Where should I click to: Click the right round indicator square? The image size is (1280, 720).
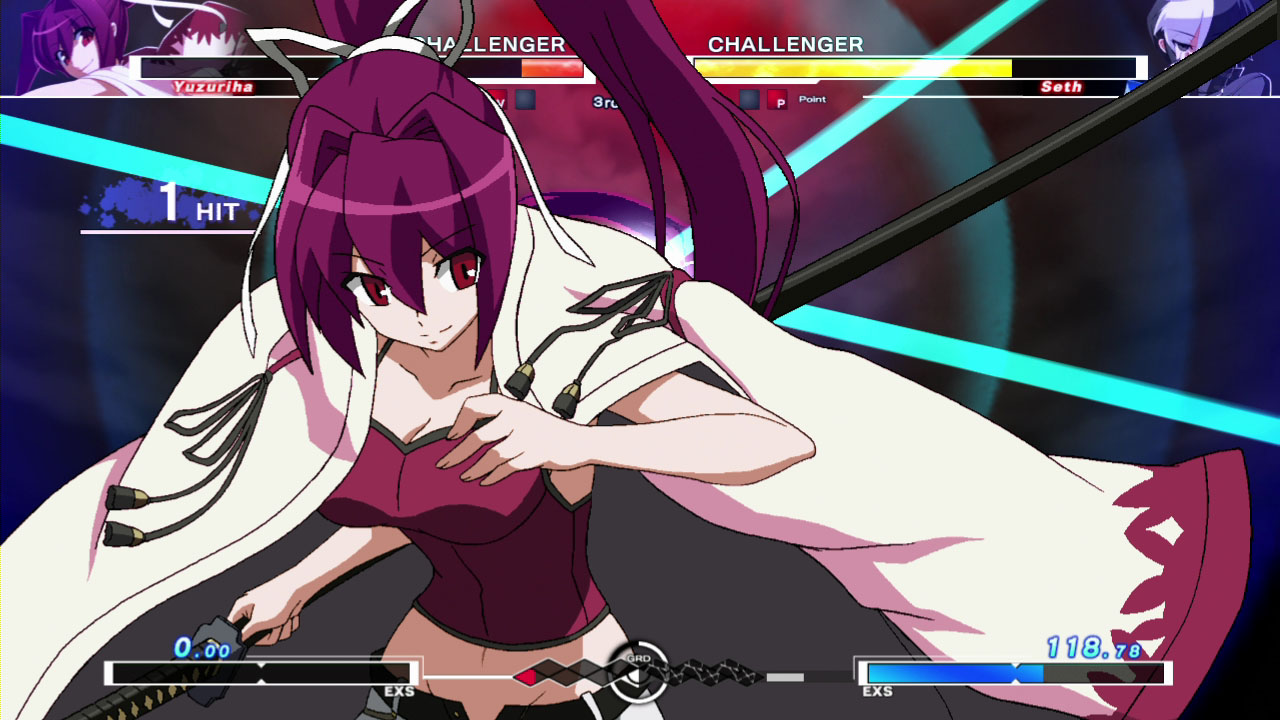[748, 97]
